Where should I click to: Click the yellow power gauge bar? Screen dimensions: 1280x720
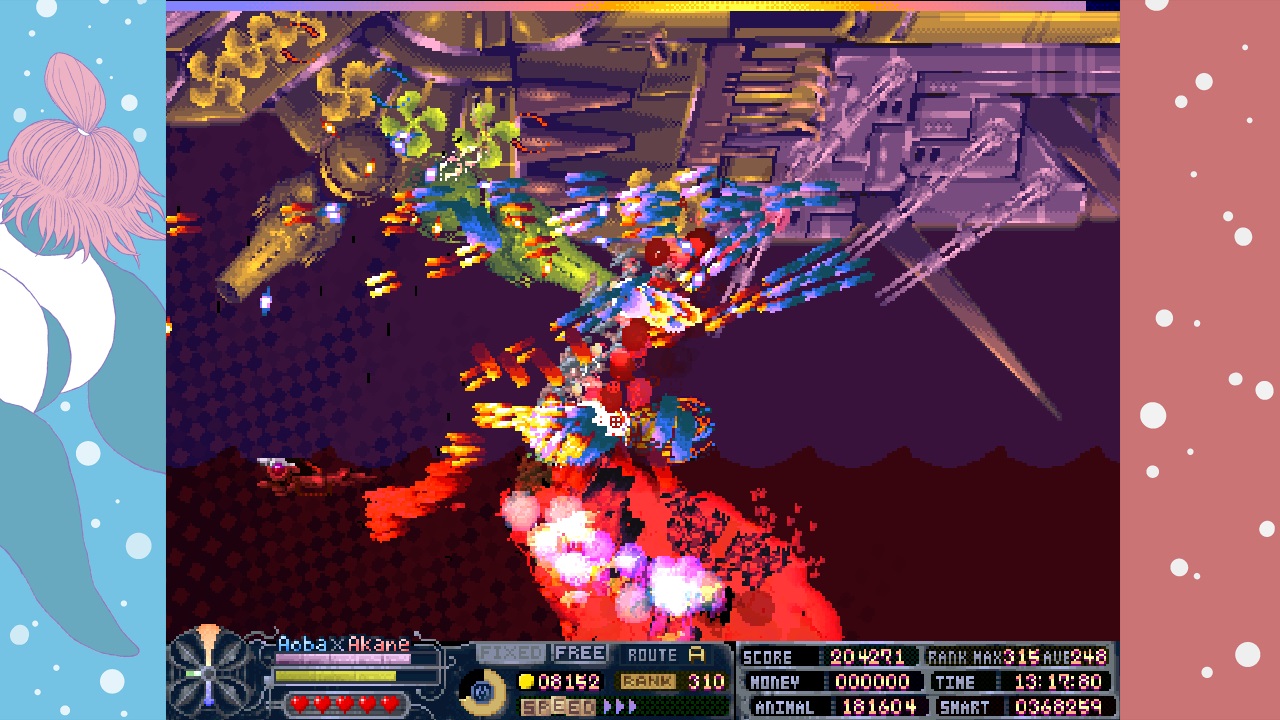[x=335, y=675]
